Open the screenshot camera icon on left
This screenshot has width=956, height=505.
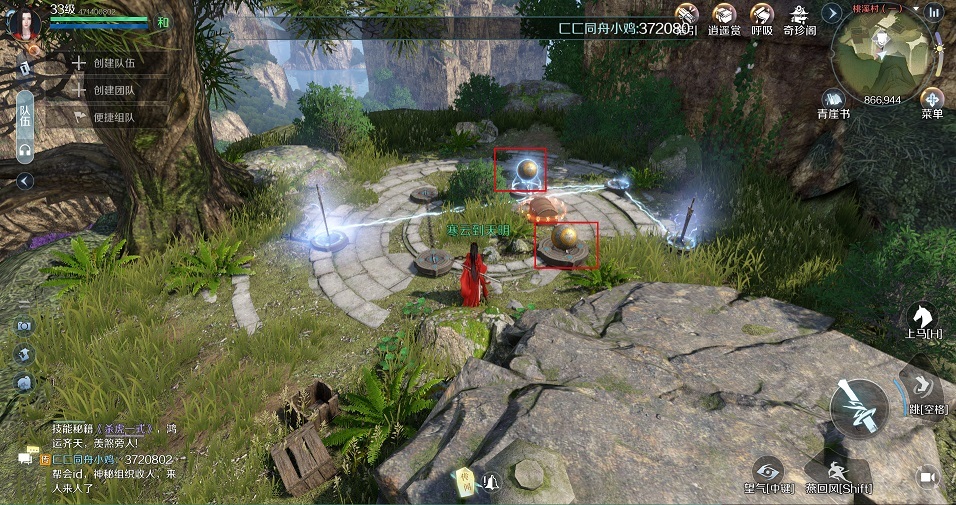(24, 326)
